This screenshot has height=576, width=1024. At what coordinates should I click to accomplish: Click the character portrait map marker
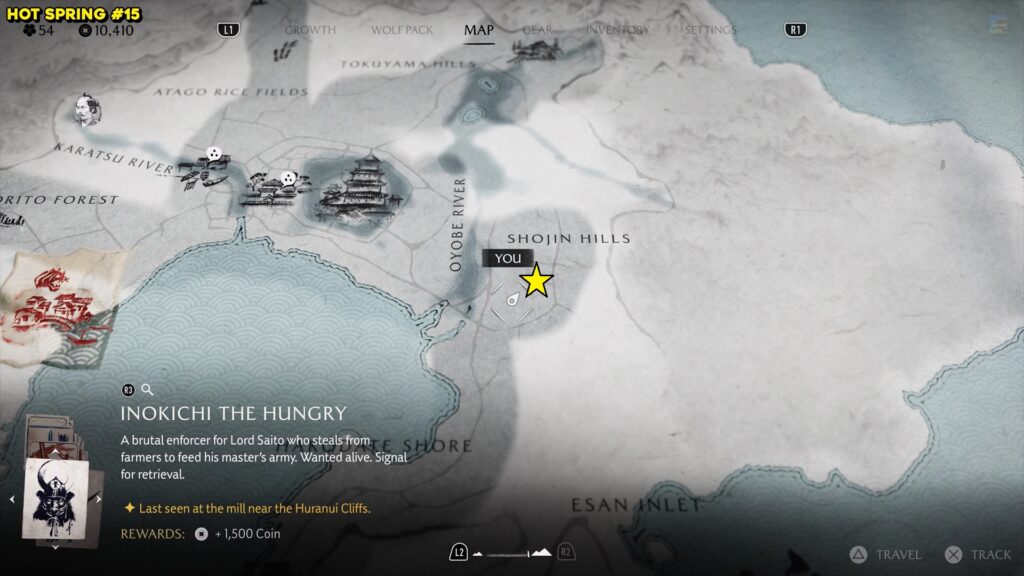tap(85, 111)
